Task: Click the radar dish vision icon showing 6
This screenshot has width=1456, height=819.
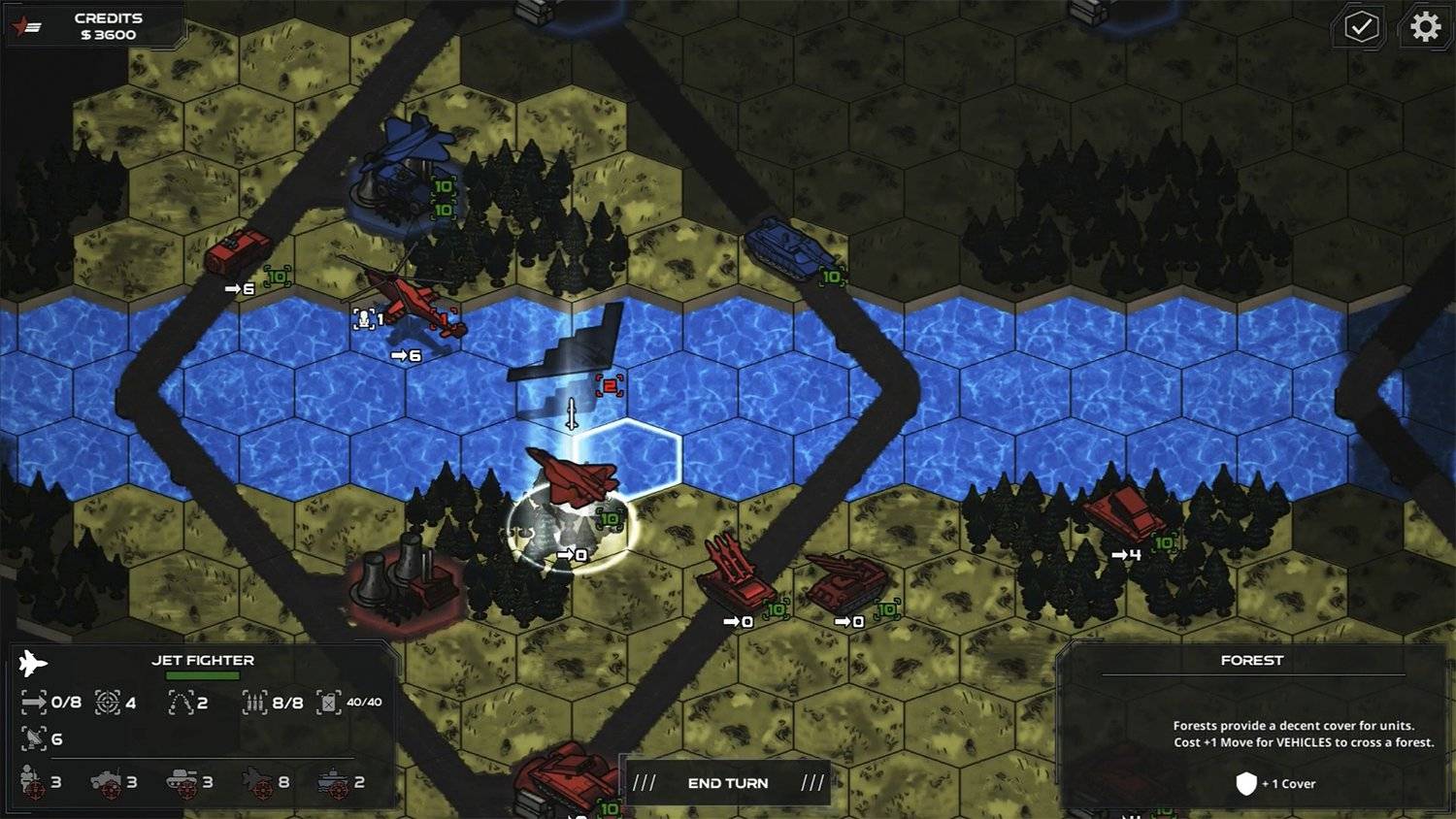Action: [x=34, y=738]
